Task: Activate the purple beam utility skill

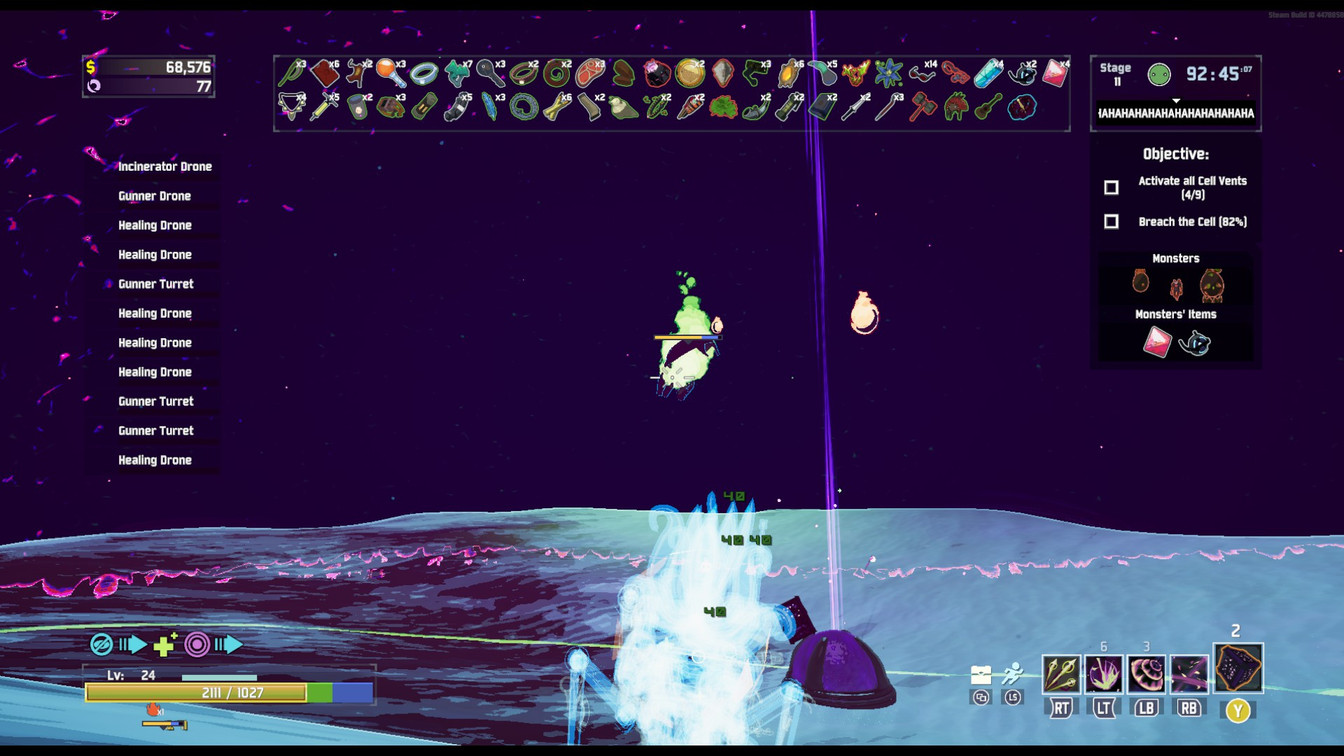Action: (1189, 675)
